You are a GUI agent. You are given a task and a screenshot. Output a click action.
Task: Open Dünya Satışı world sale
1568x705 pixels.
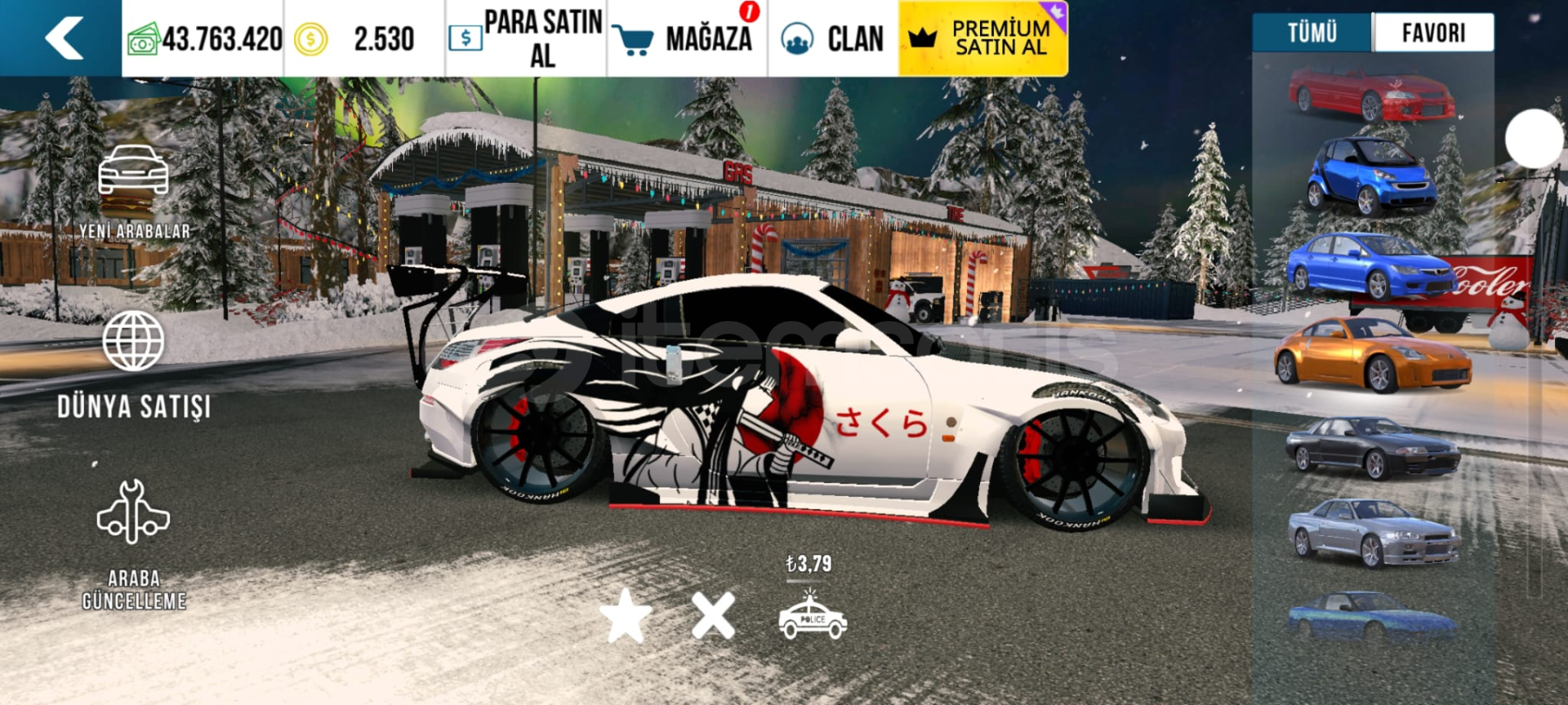tap(134, 364)
